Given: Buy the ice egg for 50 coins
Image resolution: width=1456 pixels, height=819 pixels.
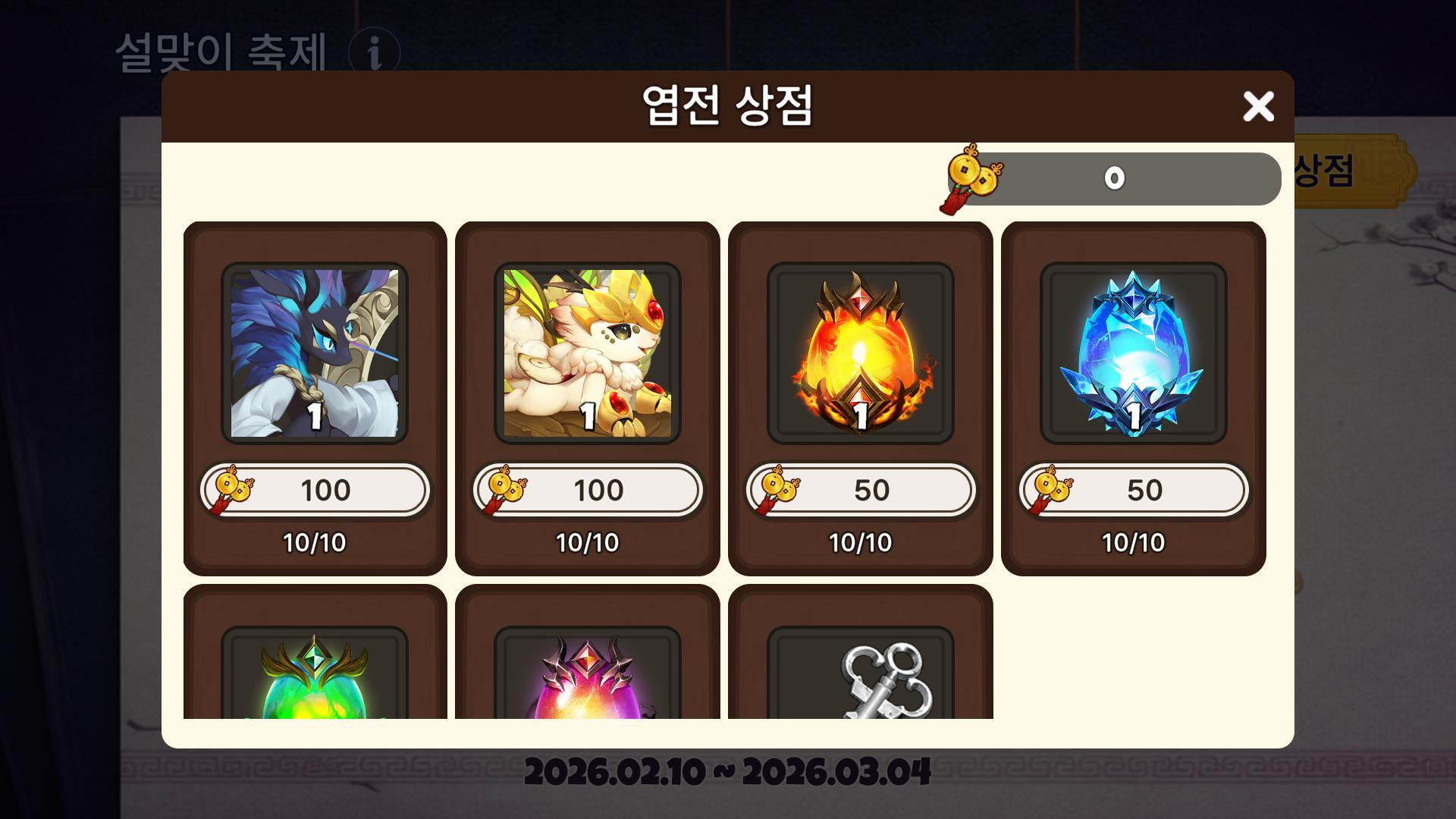Looking at the screenshot, I should [x=1134, y=490].
